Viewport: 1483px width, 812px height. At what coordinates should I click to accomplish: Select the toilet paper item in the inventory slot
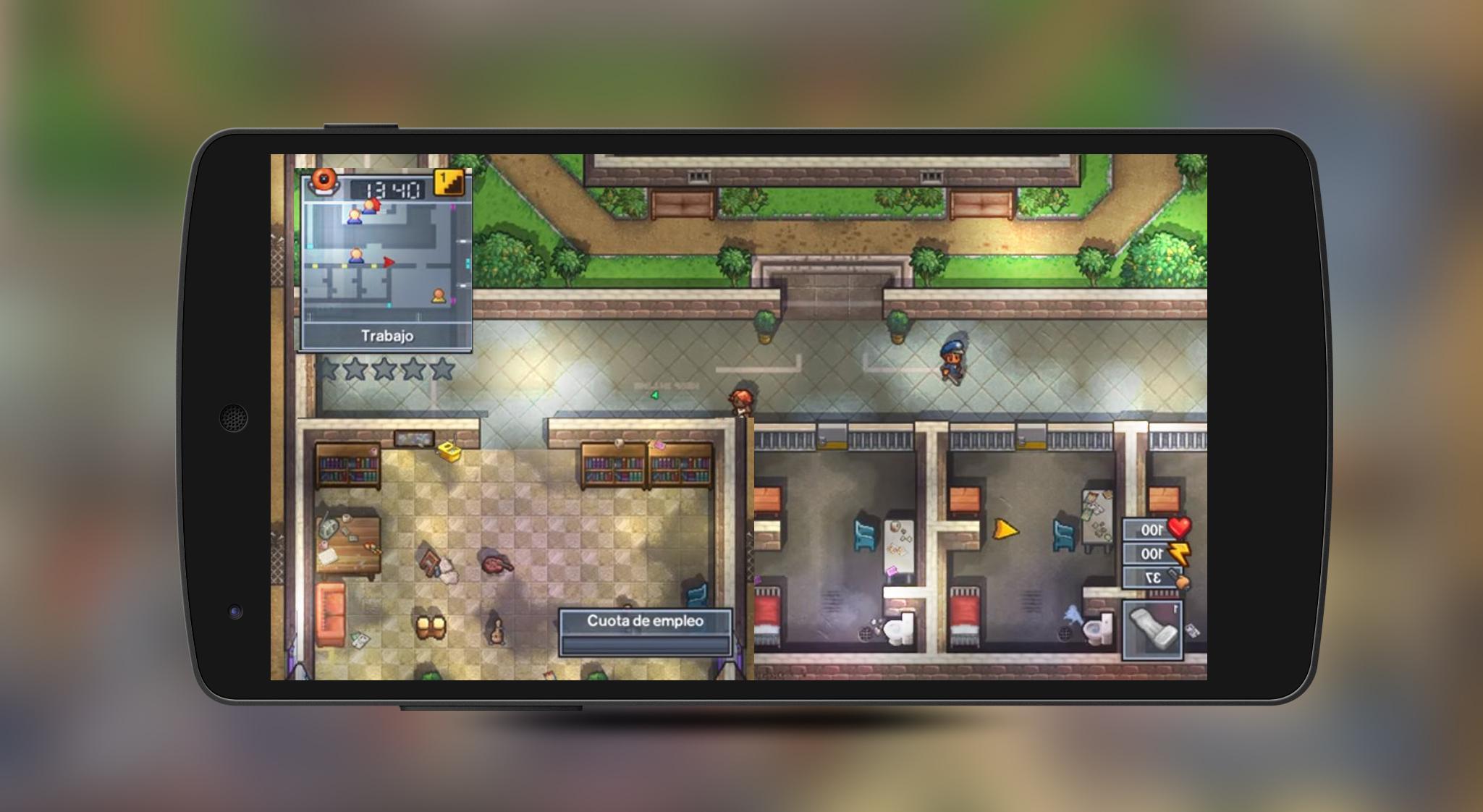pyautogui.click(x=1153, y=631)
